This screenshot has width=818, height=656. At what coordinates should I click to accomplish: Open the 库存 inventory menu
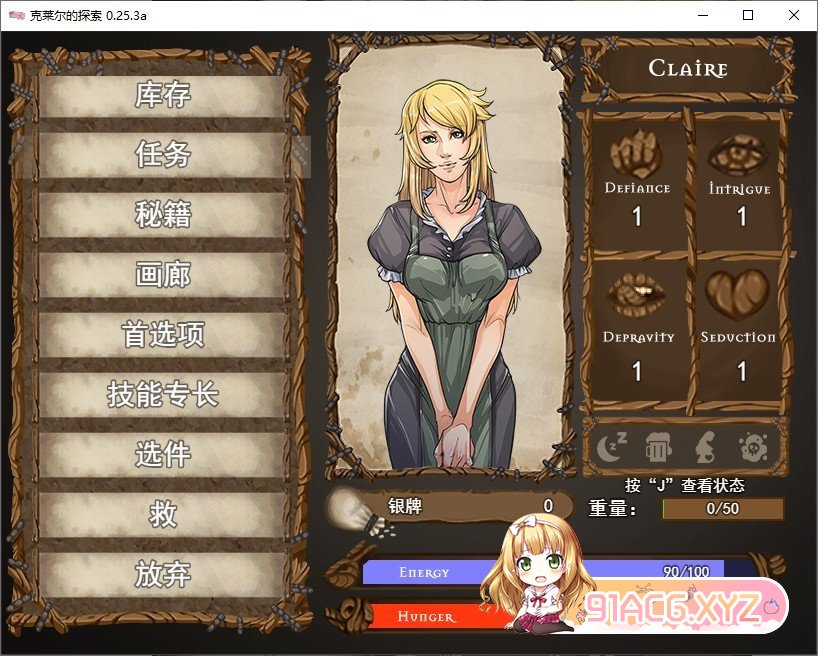[x=163, y=96]
